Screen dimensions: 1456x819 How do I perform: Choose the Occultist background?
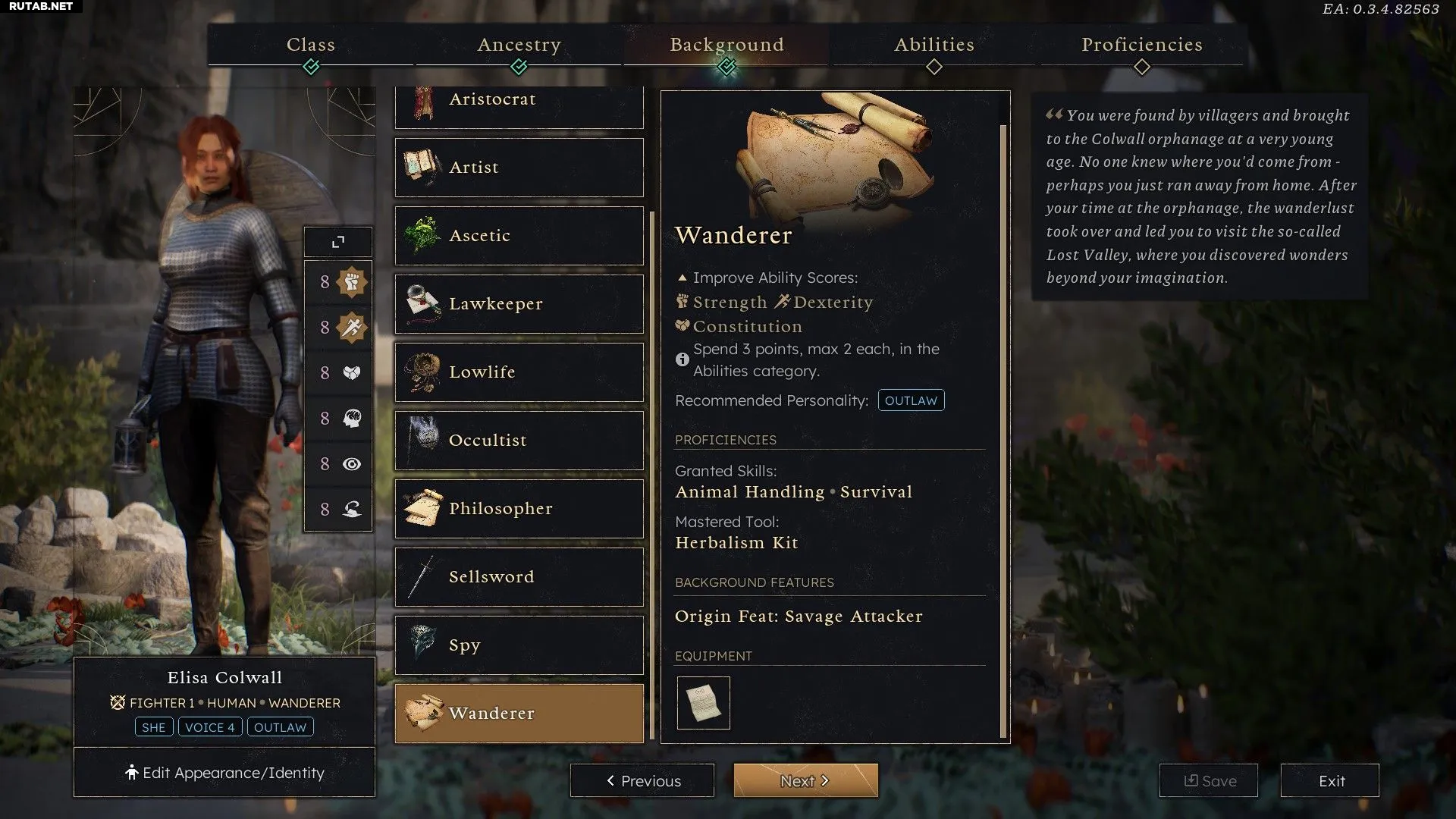pos(519,441)
